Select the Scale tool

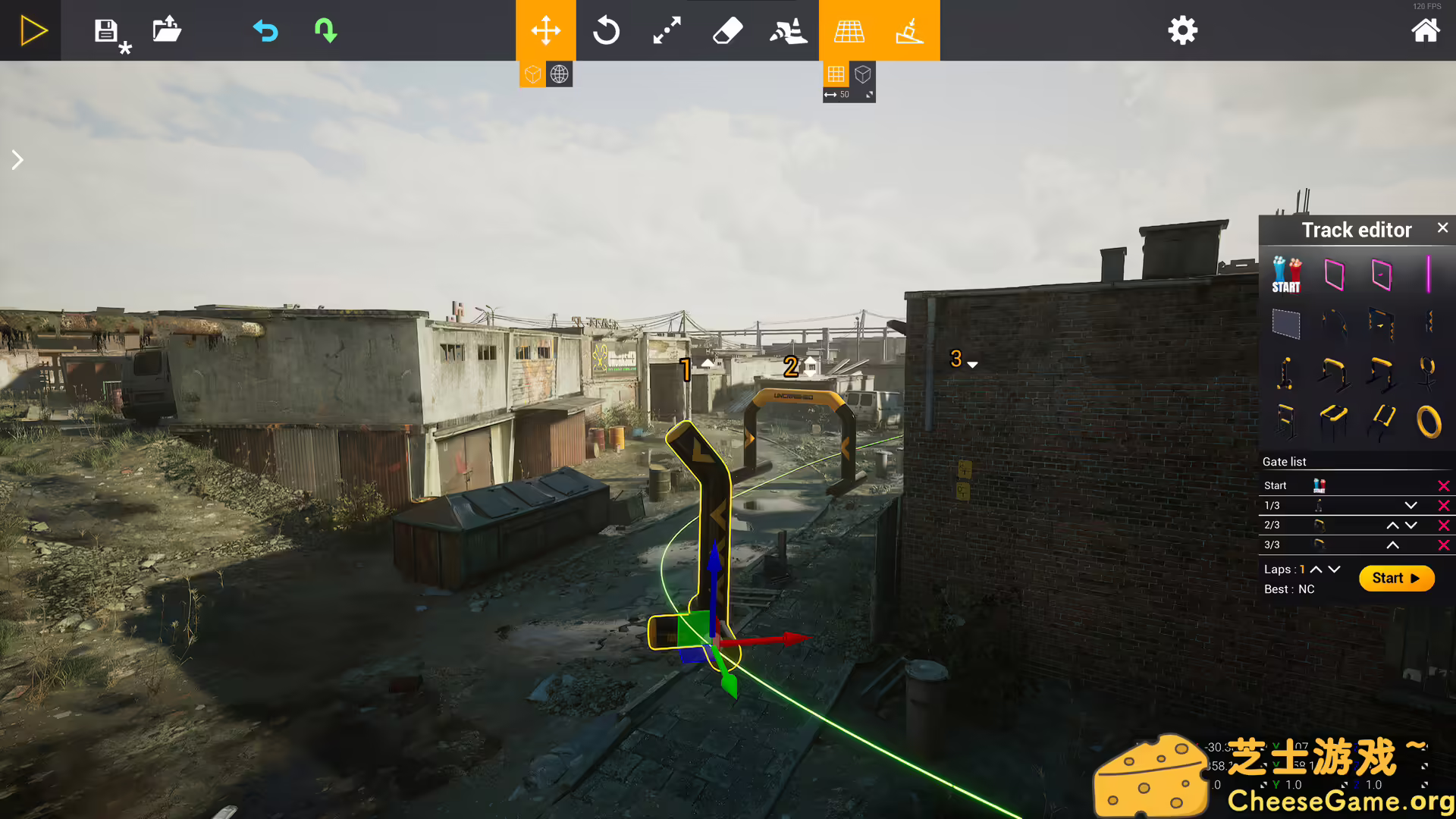click(x=666, y=30)
